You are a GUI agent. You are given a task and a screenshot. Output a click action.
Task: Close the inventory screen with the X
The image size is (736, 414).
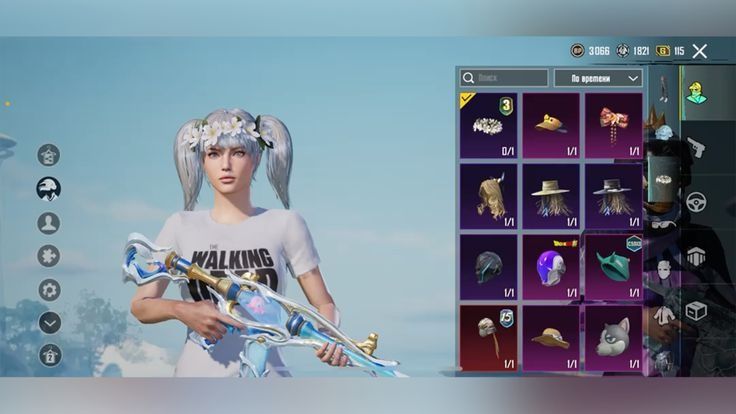tap(700, 51)
